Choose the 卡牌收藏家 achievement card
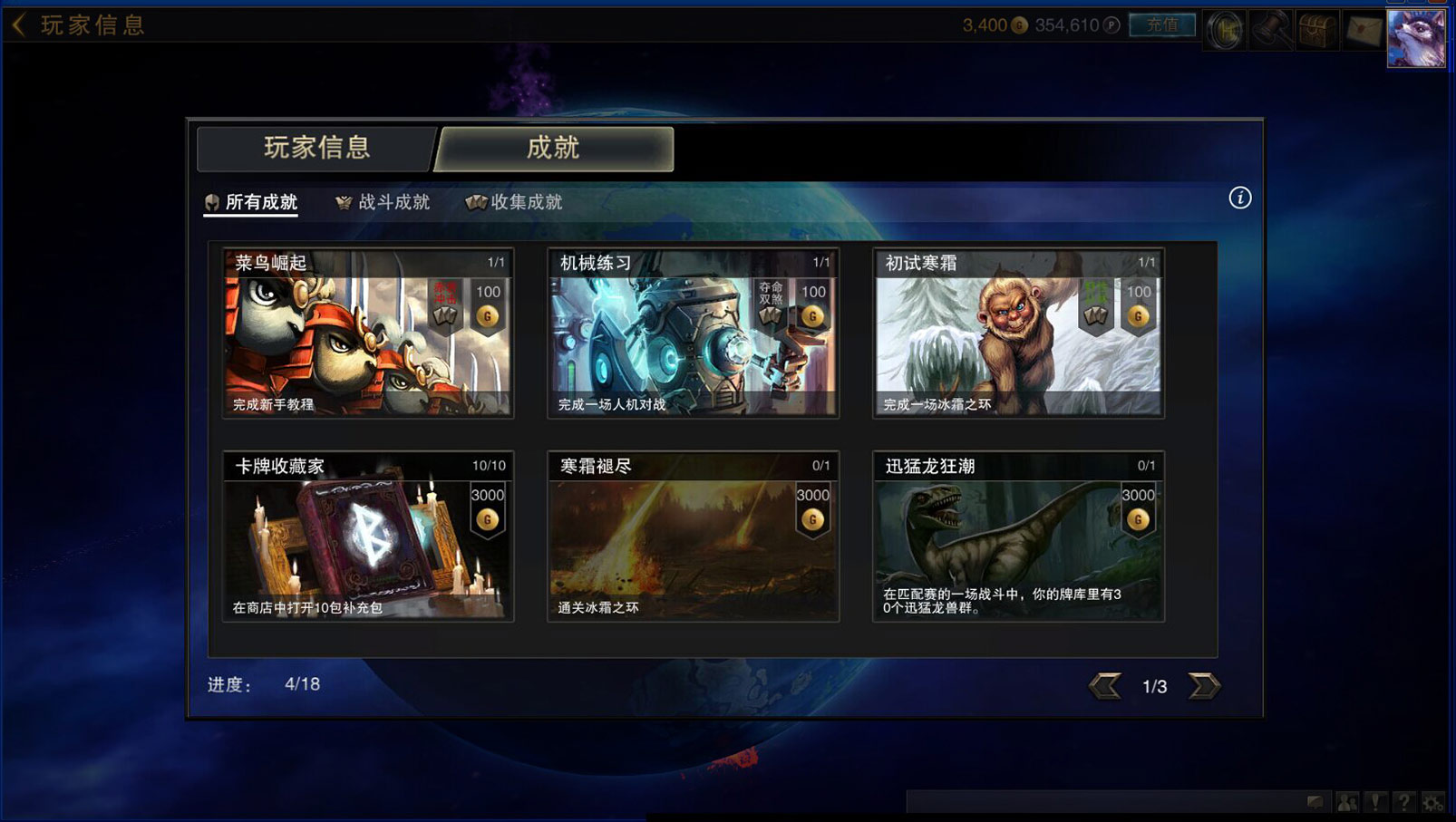Screen dimensions: 1456x822 [368, 537]
